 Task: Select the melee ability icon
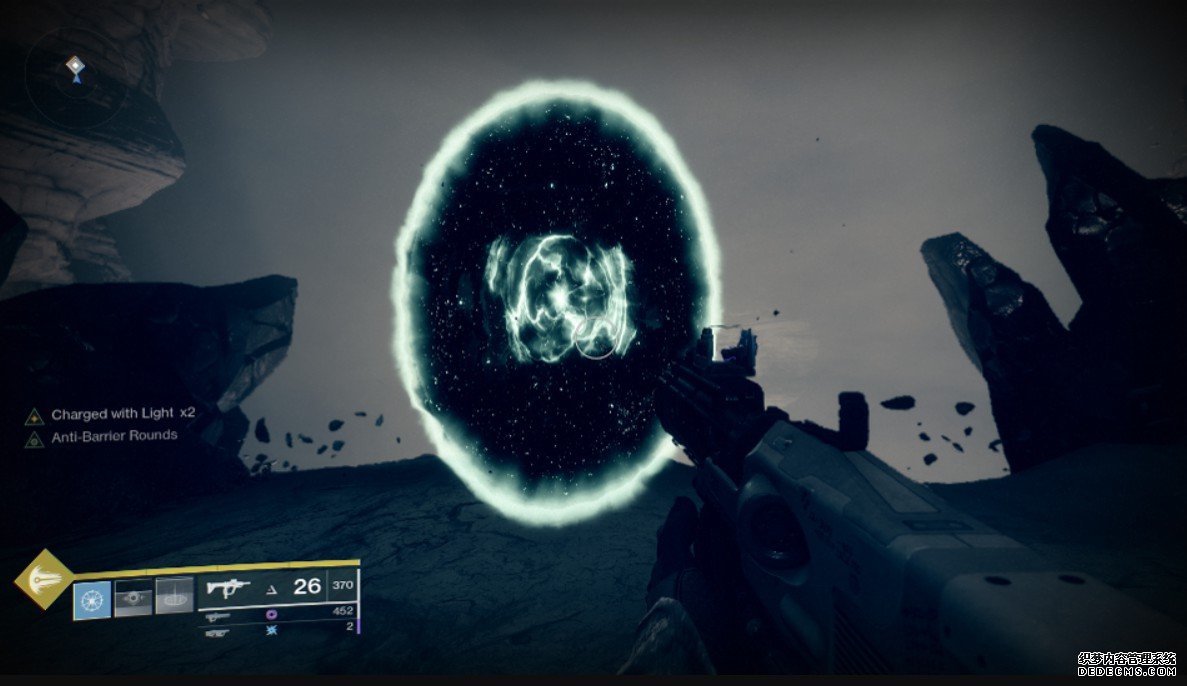133,598
